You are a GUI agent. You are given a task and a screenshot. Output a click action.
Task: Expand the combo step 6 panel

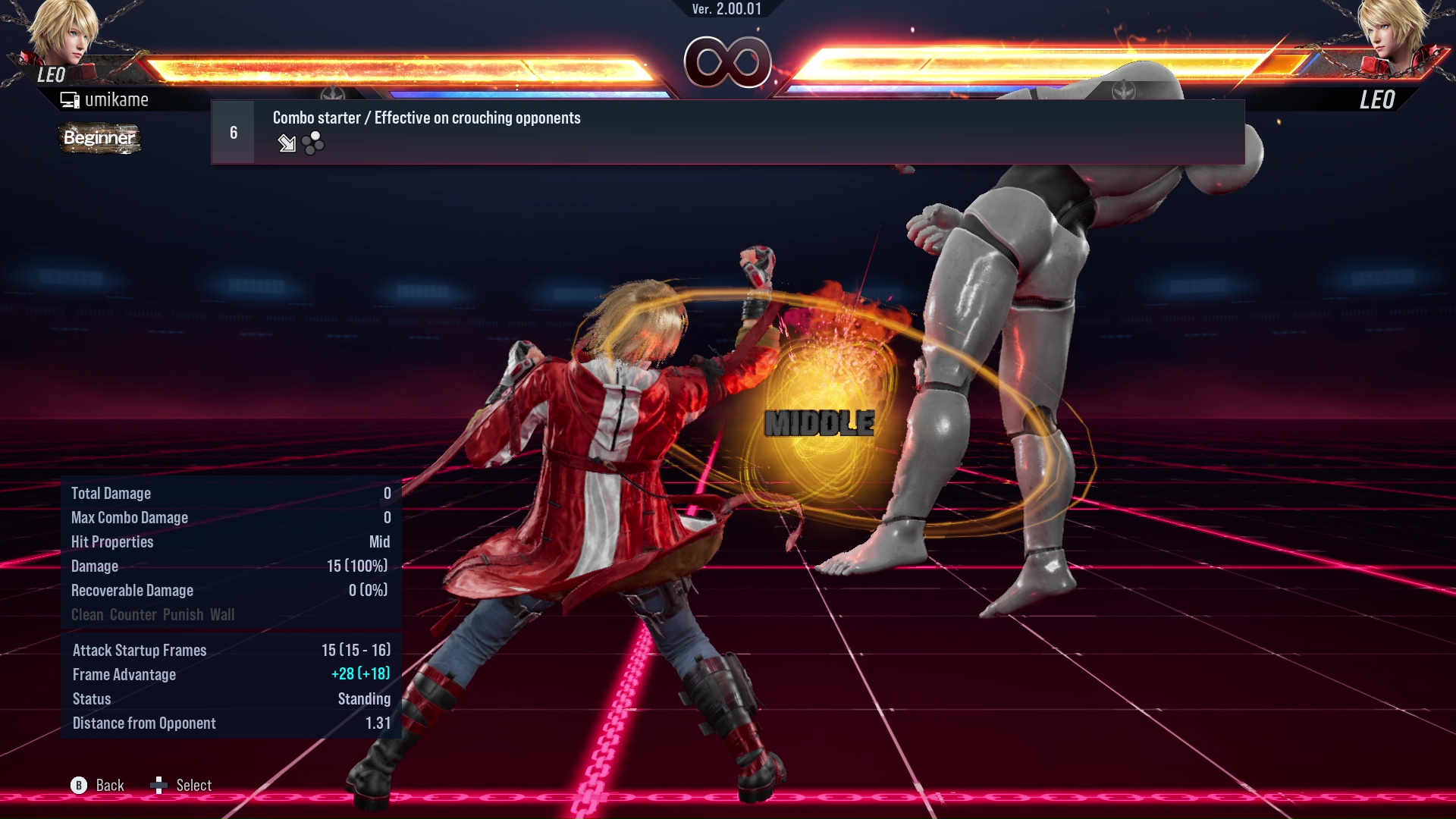click(232, 132)
